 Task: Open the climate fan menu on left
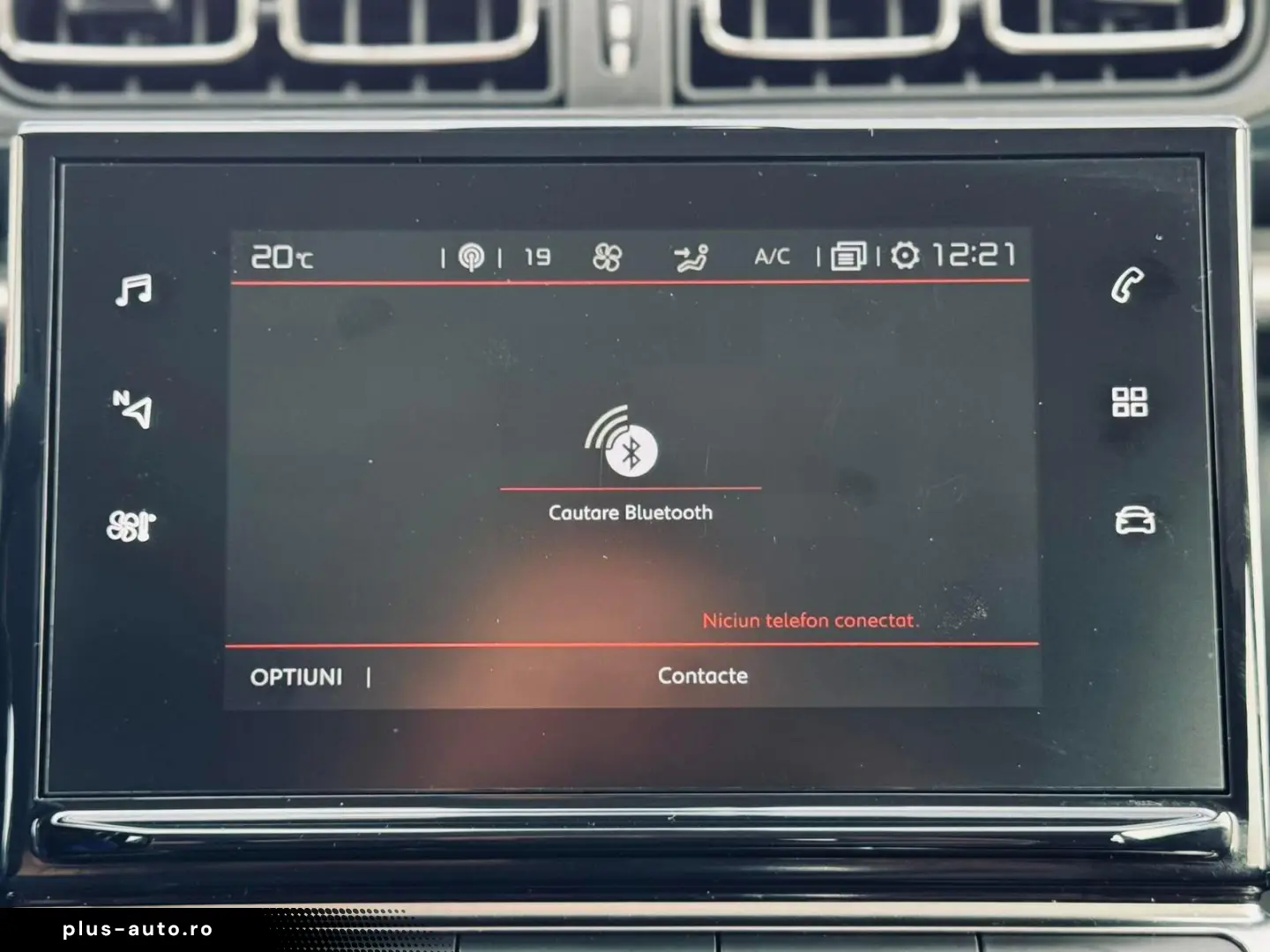(131, 525)
